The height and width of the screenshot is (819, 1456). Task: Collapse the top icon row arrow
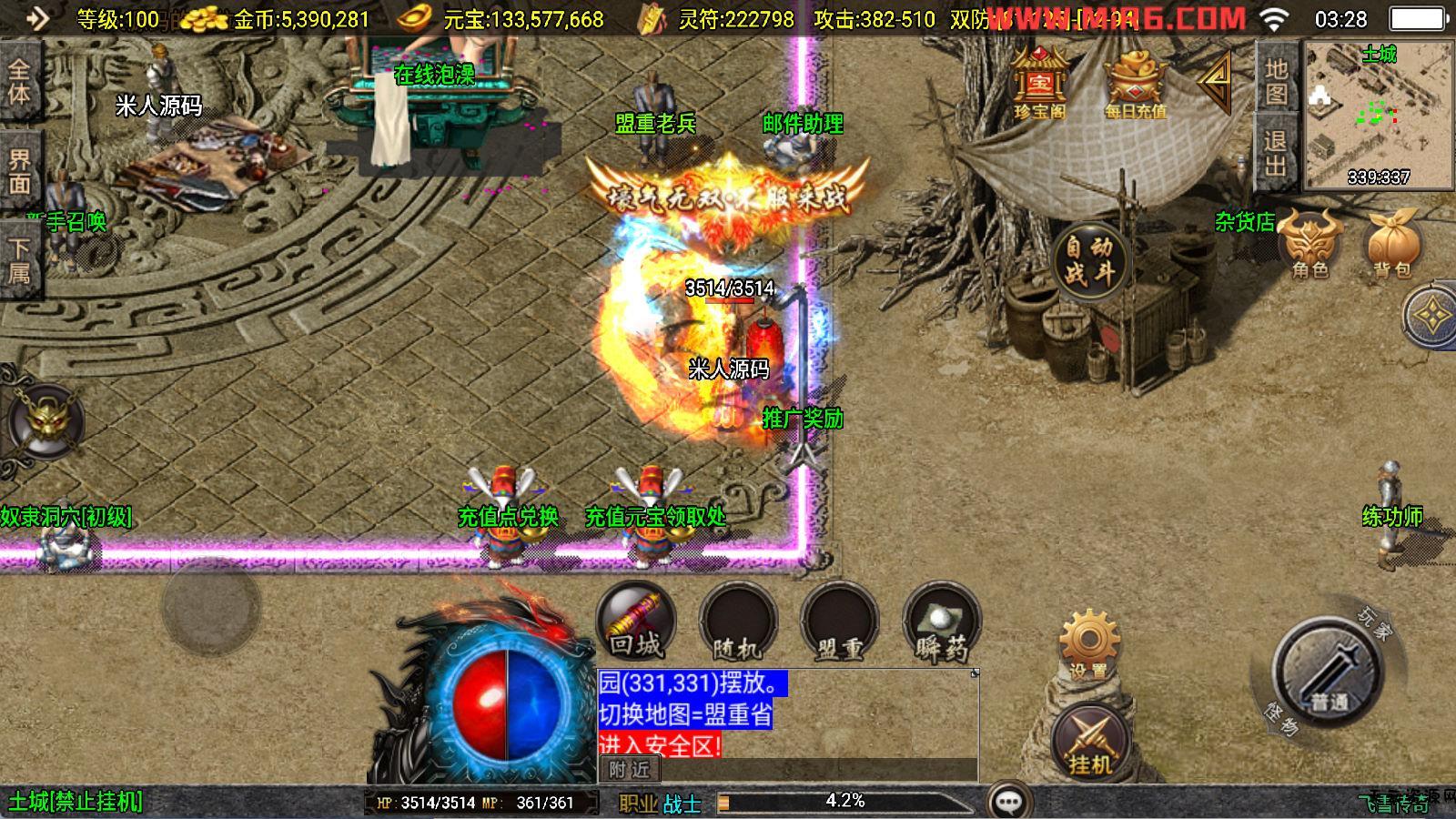coord(1215,82)
